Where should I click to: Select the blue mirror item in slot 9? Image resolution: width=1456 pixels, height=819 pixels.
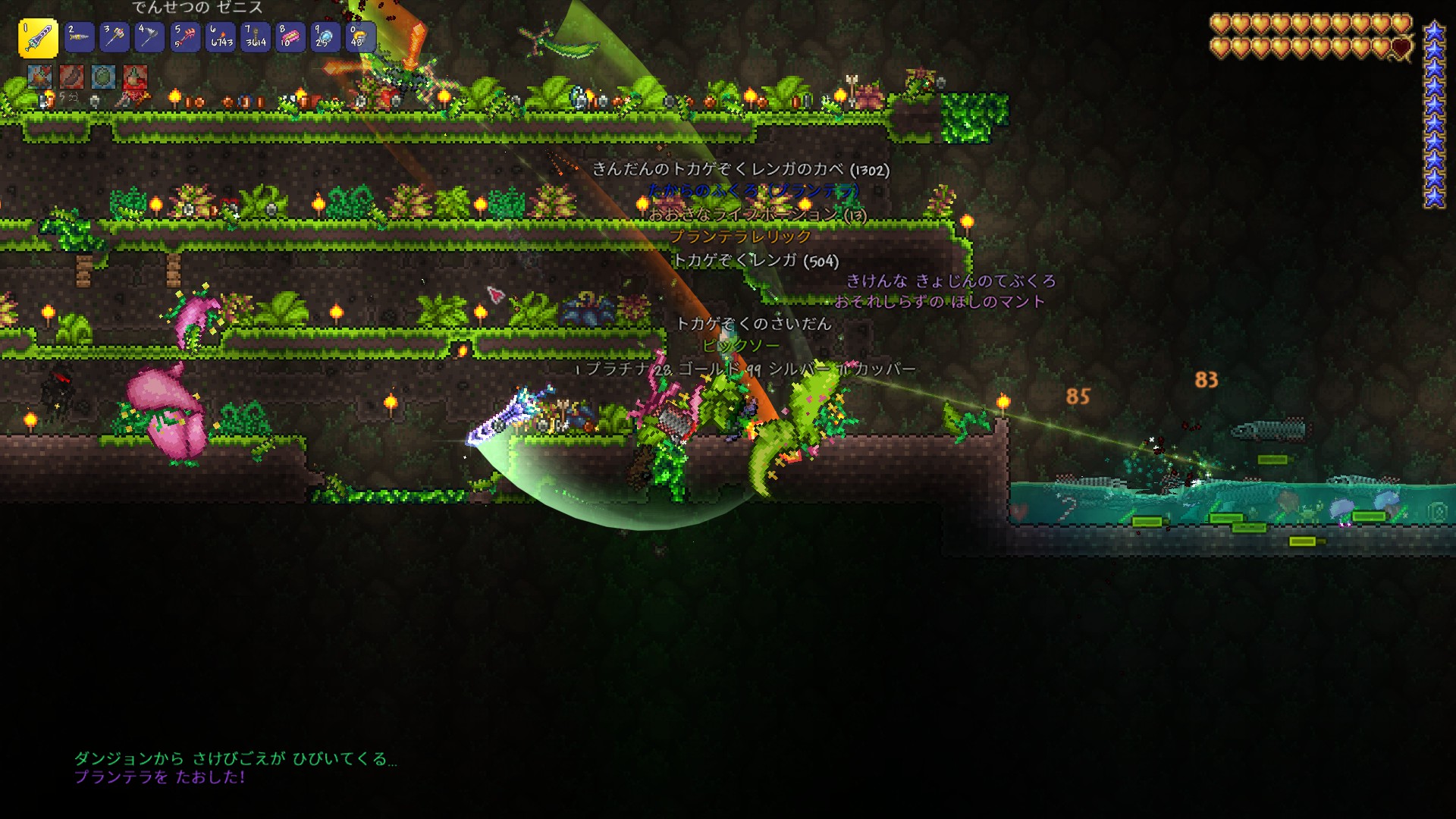point(325,37)
